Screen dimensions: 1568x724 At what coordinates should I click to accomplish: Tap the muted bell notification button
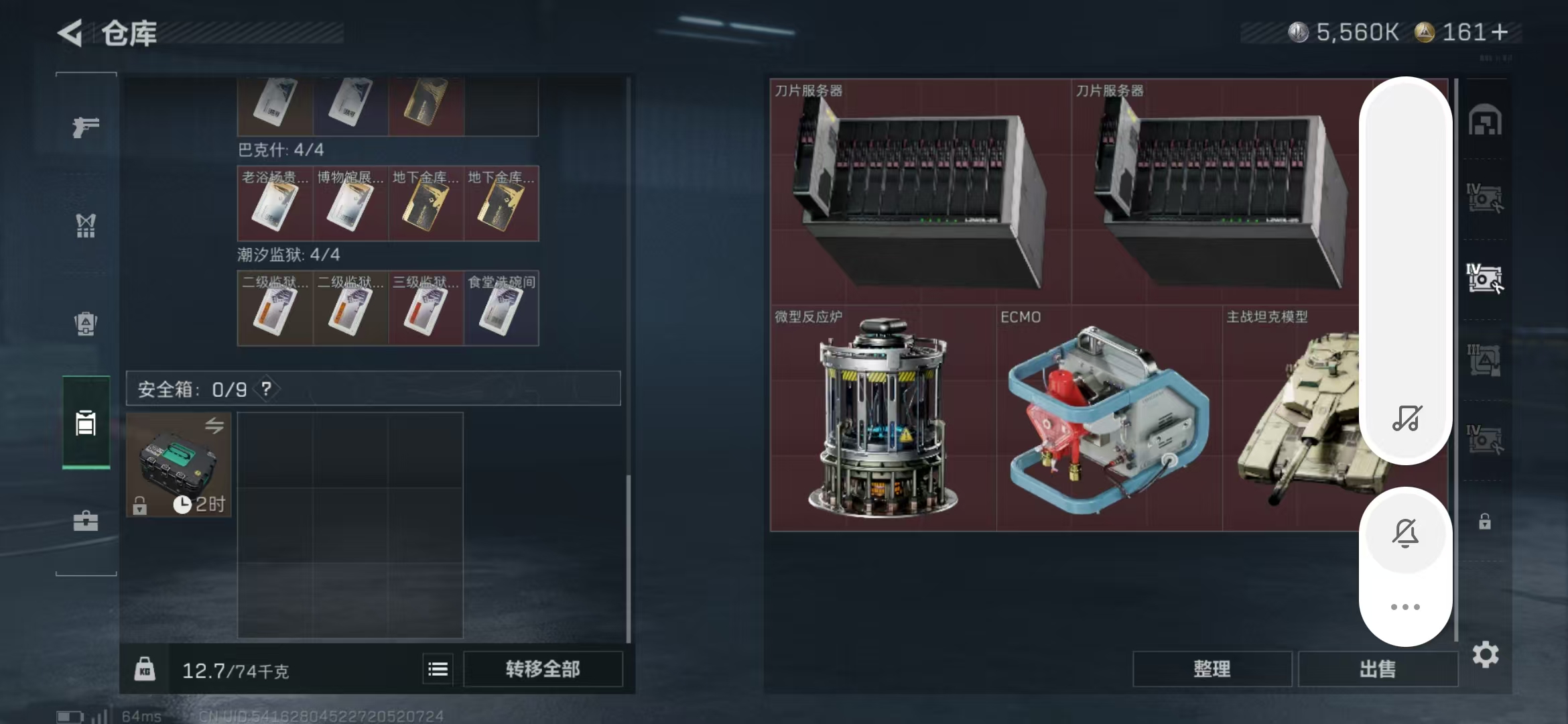click(1405, 534)
